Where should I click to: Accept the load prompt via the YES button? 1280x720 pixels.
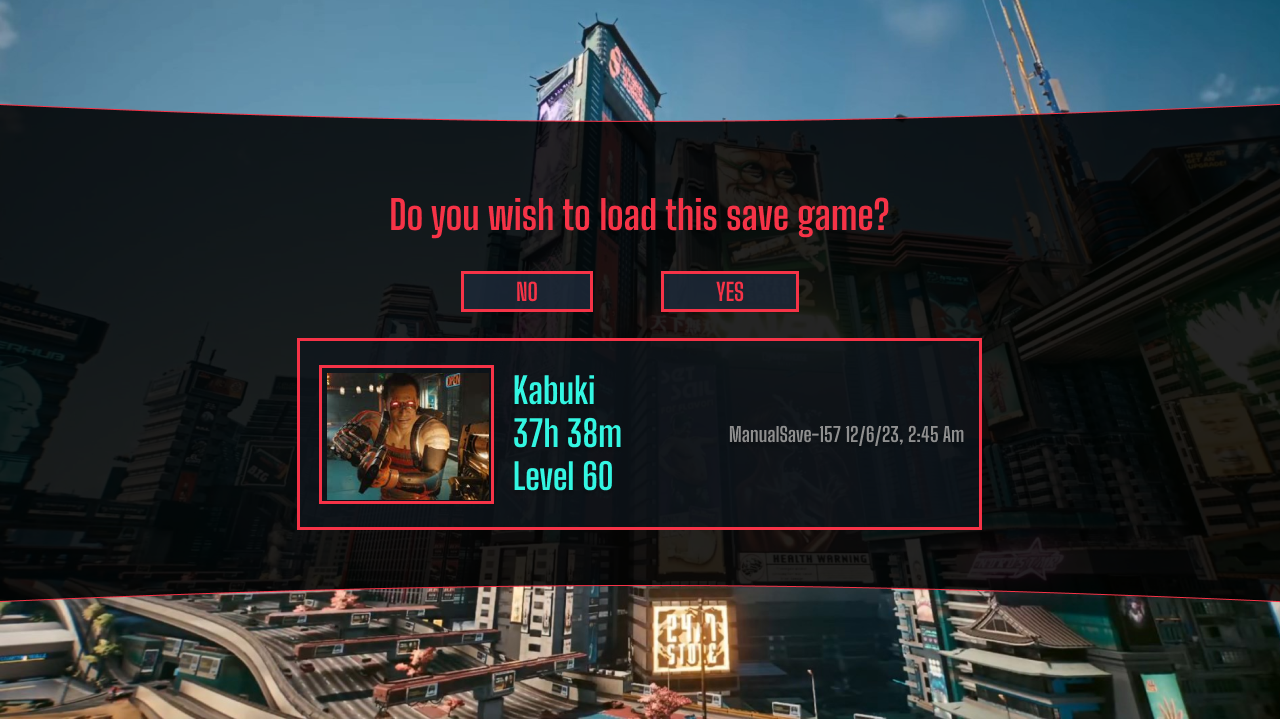point(729,291)
